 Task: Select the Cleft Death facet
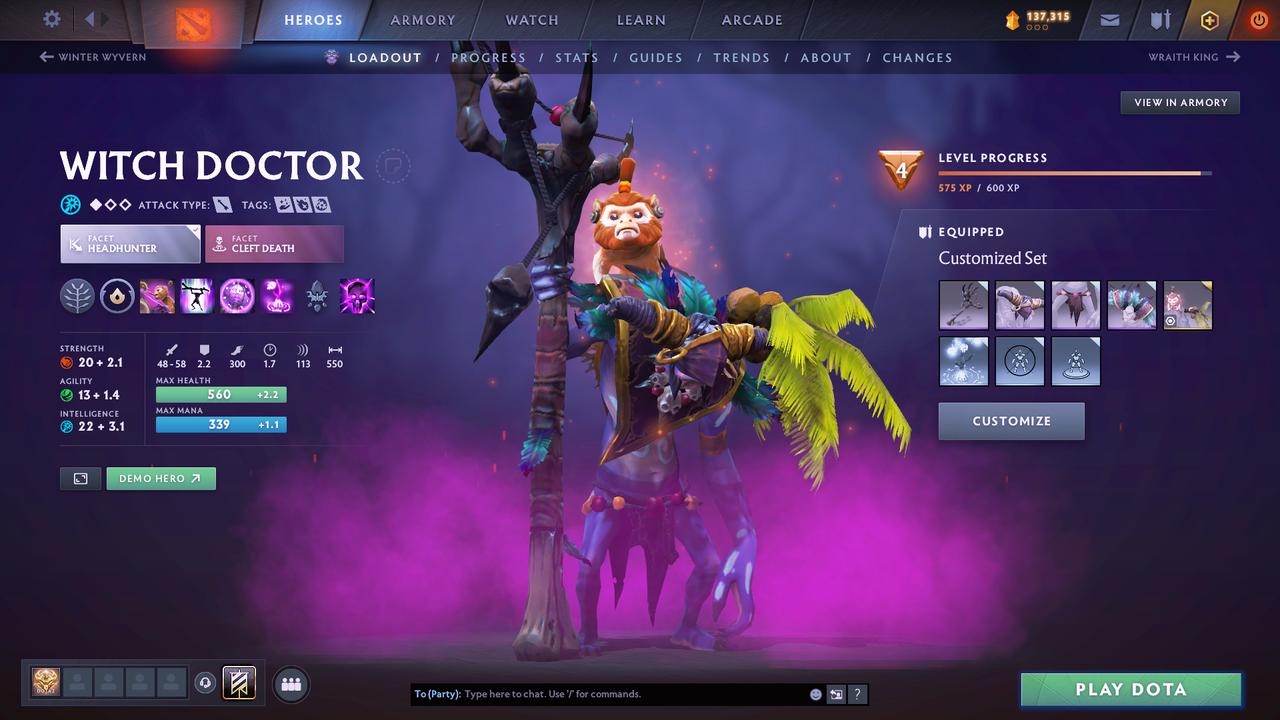pyautogui.click(x=274, y=243)
